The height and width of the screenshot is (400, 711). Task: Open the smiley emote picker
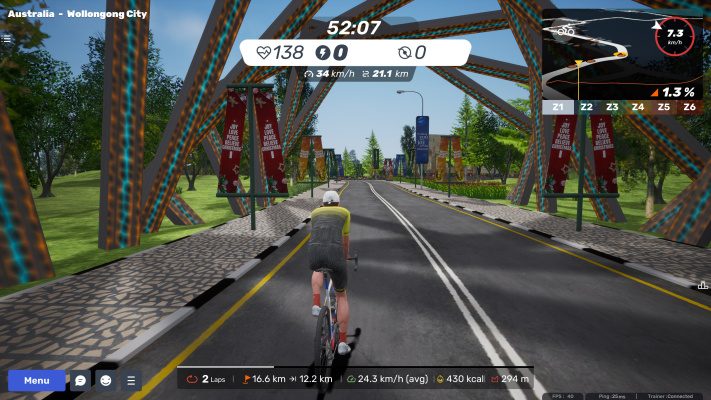(x=106, y=381)
